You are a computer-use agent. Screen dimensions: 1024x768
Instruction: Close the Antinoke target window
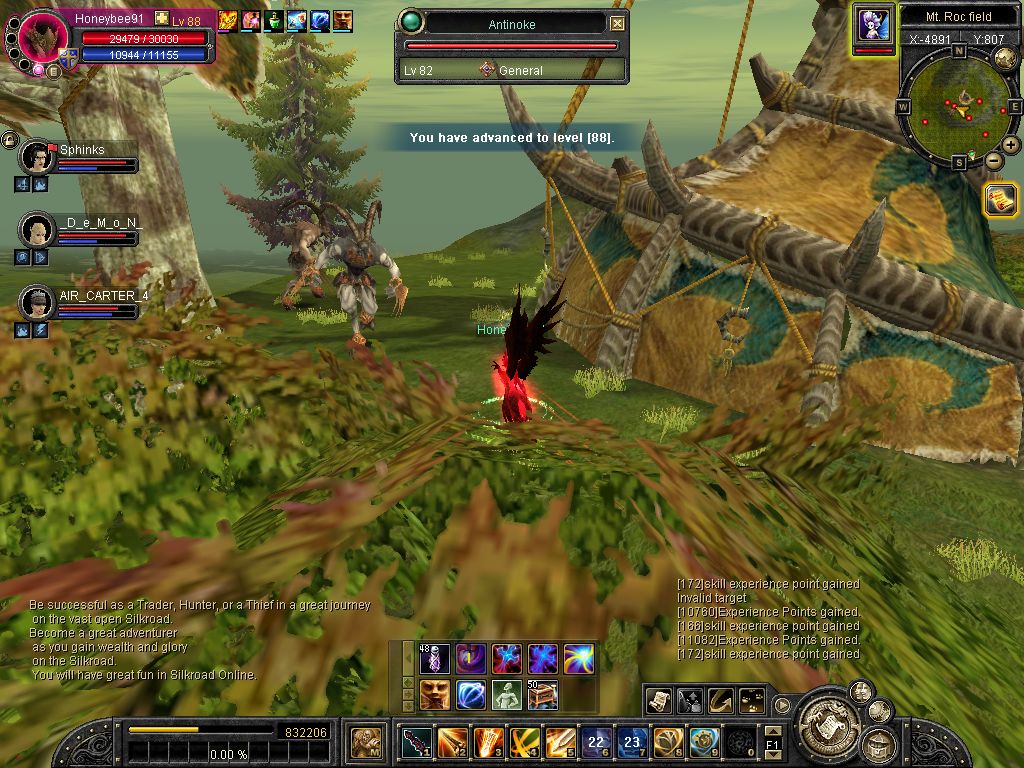click(x=618, y=23)
